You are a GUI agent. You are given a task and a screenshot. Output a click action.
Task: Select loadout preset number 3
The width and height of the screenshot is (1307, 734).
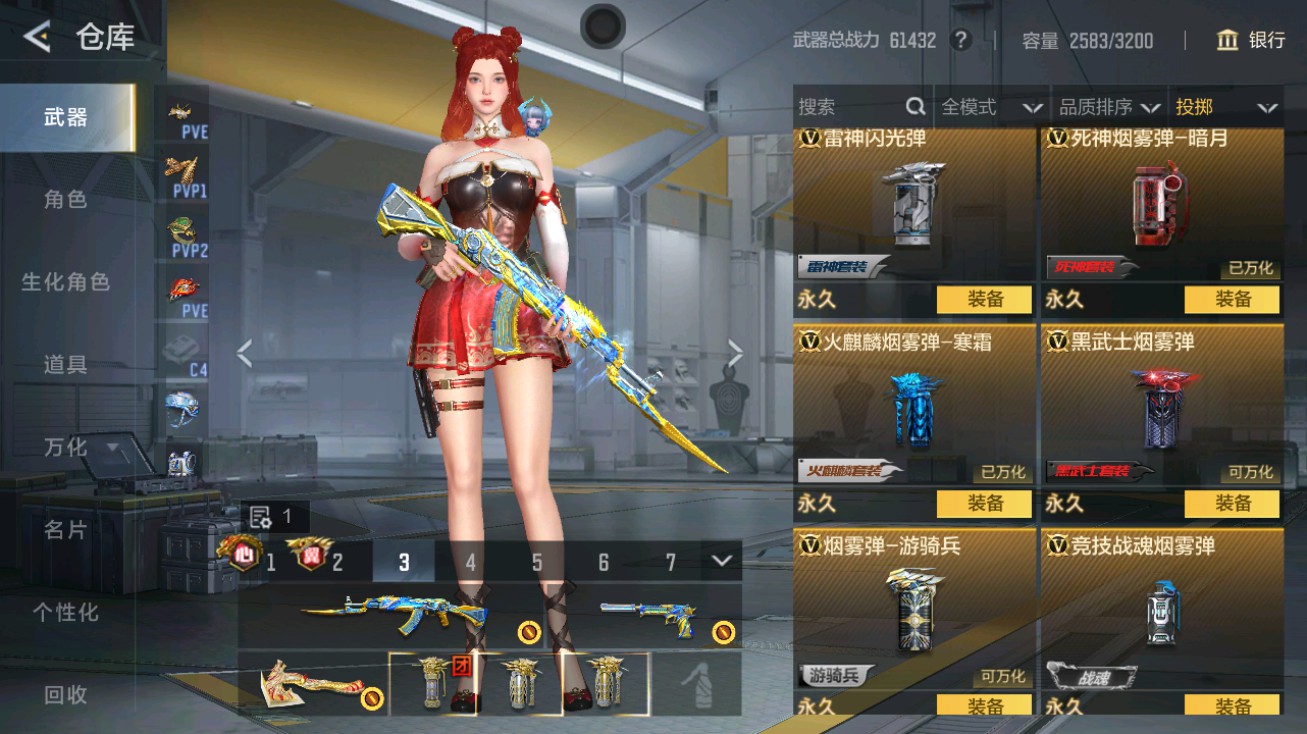coord(404,563)
